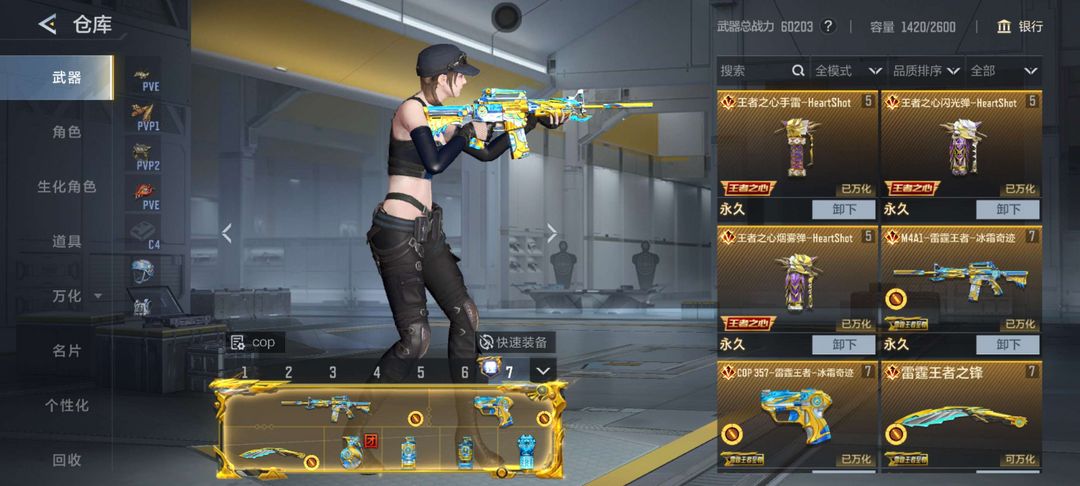Rotate character with the right arrow
Viewport: 1080px width, 486px height.
click(552, 233)
